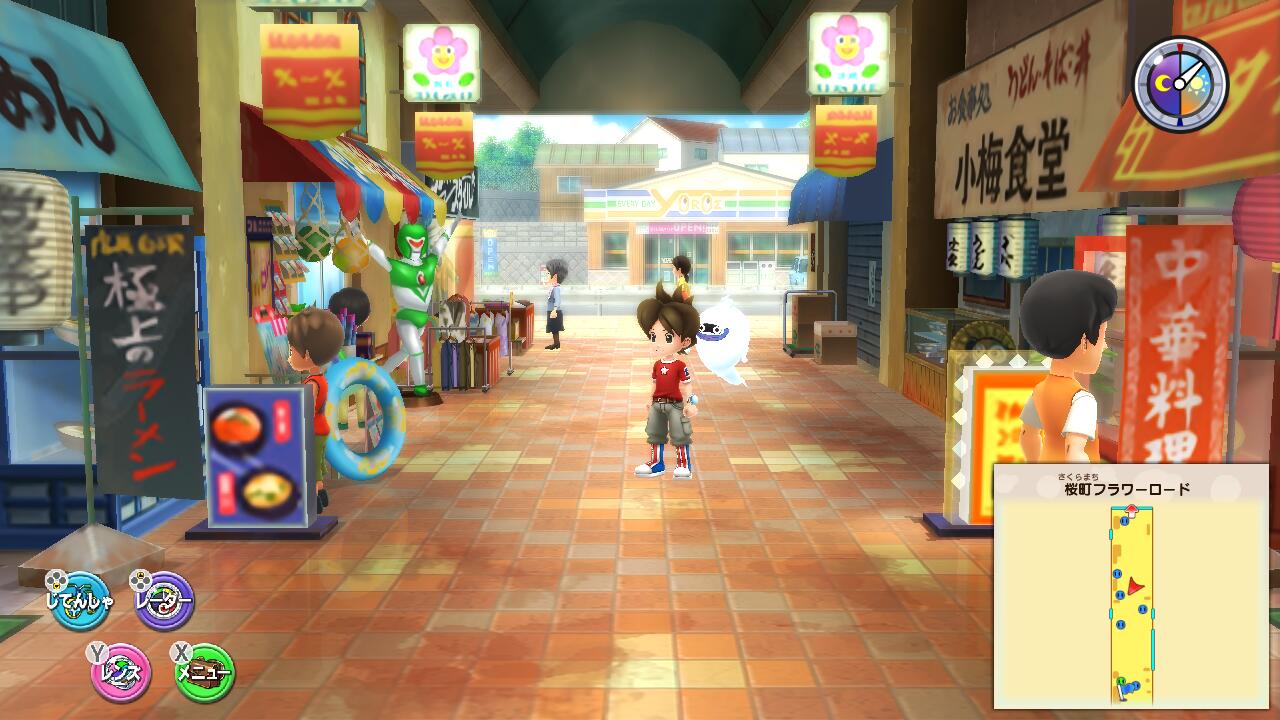Toggle the Y badge on the lens button

(95, 650)
